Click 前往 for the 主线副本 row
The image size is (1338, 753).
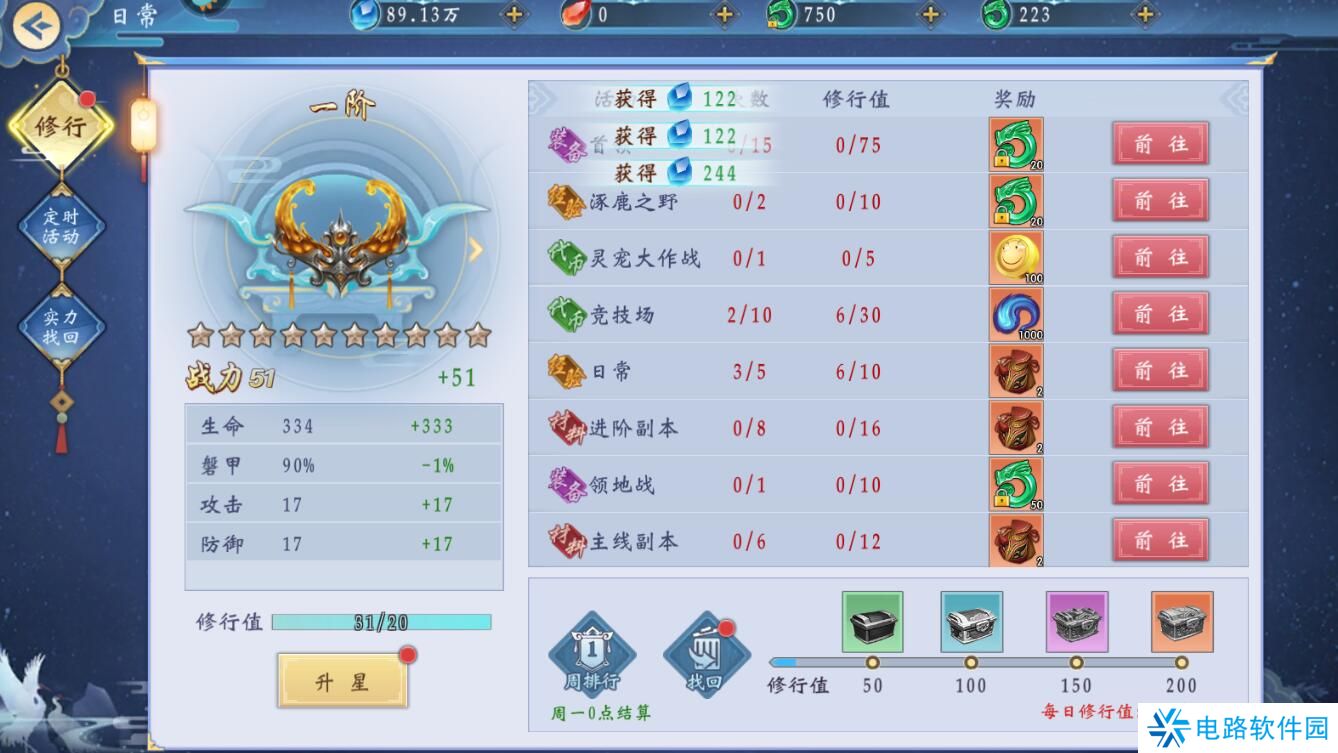tap(1159, 540)
